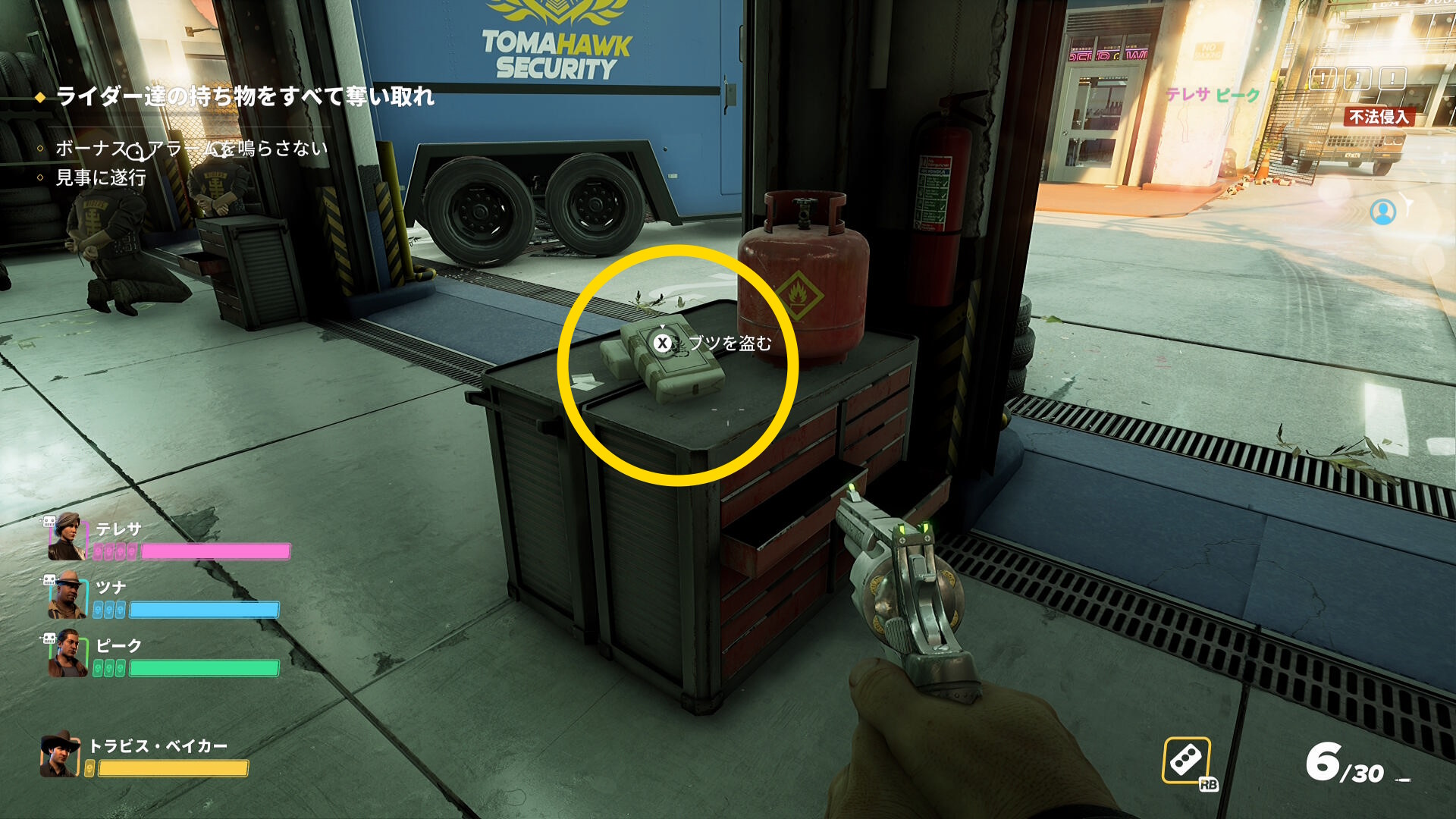Click the red 不法侵入 status label
This screenshot has height=819, width=1456.
1379,117
